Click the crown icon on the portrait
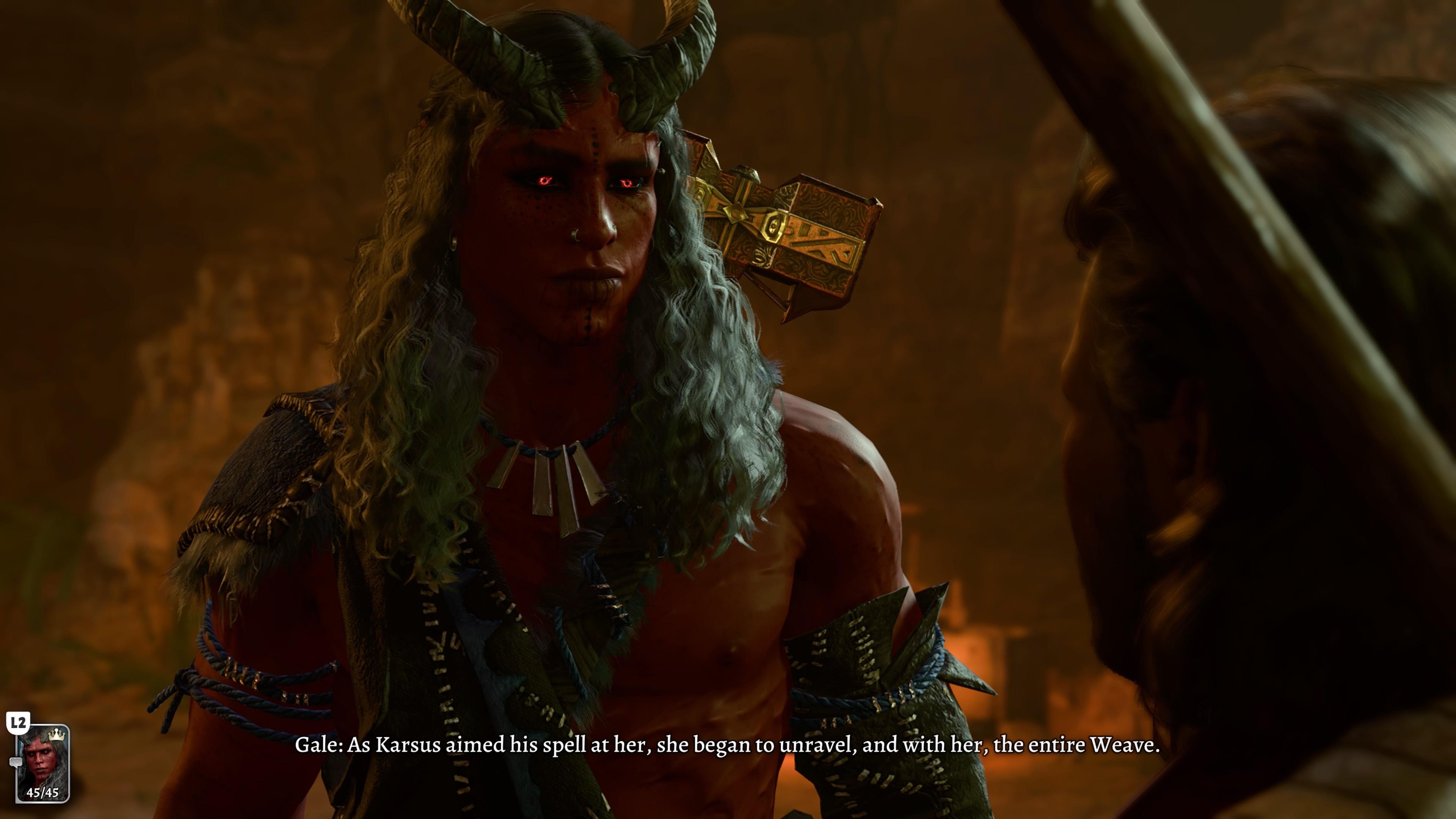This screenshot has width=1456, height=819. pyautogui.click(x=56, y=735)
